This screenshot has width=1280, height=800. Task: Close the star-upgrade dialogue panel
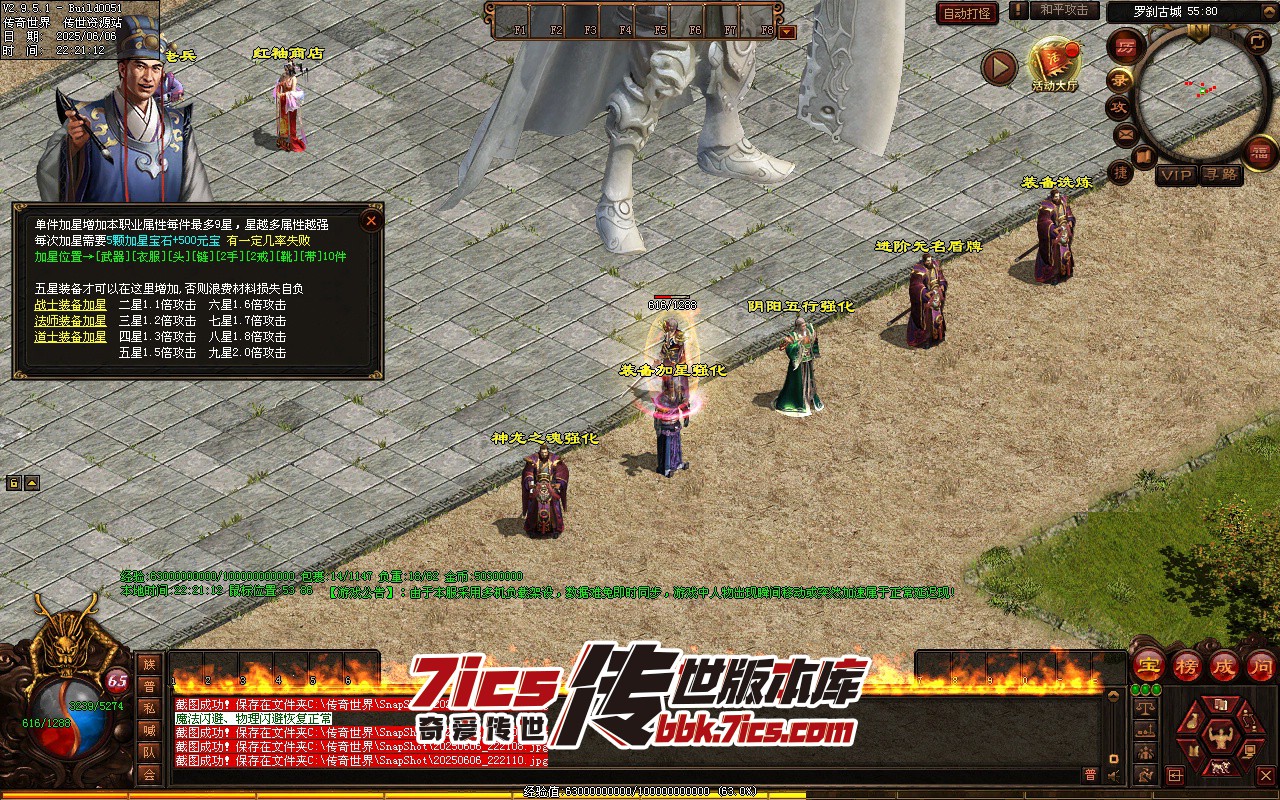[x=371, y=221]
